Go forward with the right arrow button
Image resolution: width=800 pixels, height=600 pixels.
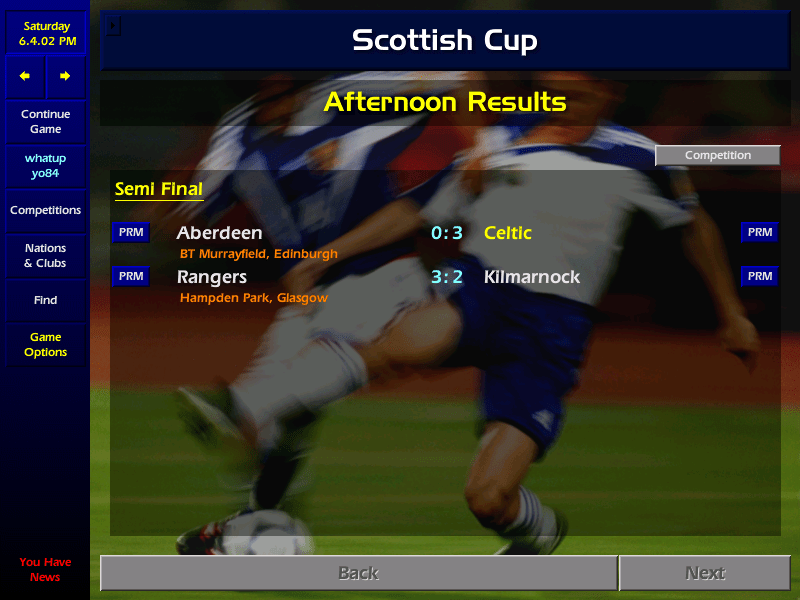point(65,76)
